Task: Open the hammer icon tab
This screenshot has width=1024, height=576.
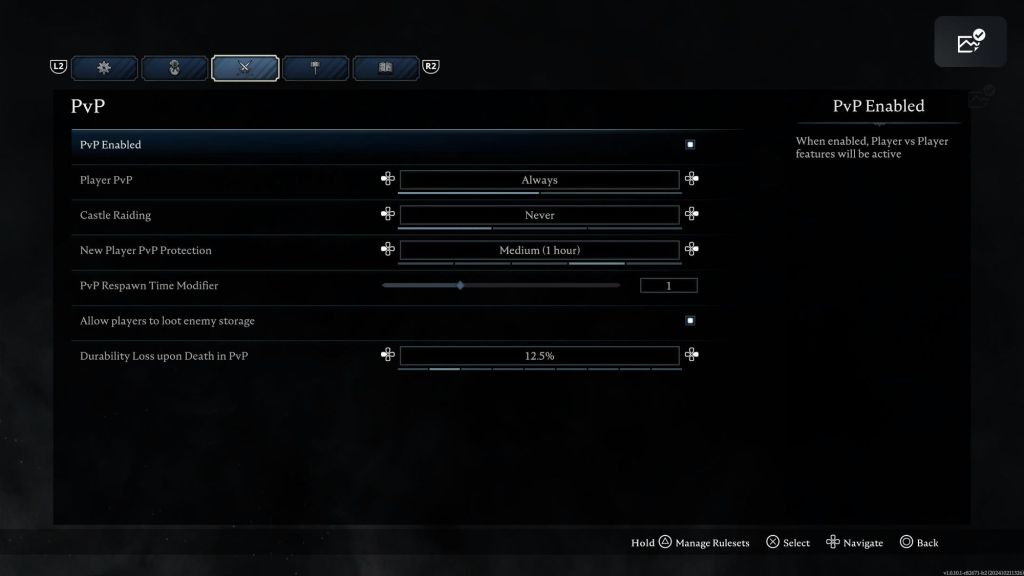Action: 315,68
